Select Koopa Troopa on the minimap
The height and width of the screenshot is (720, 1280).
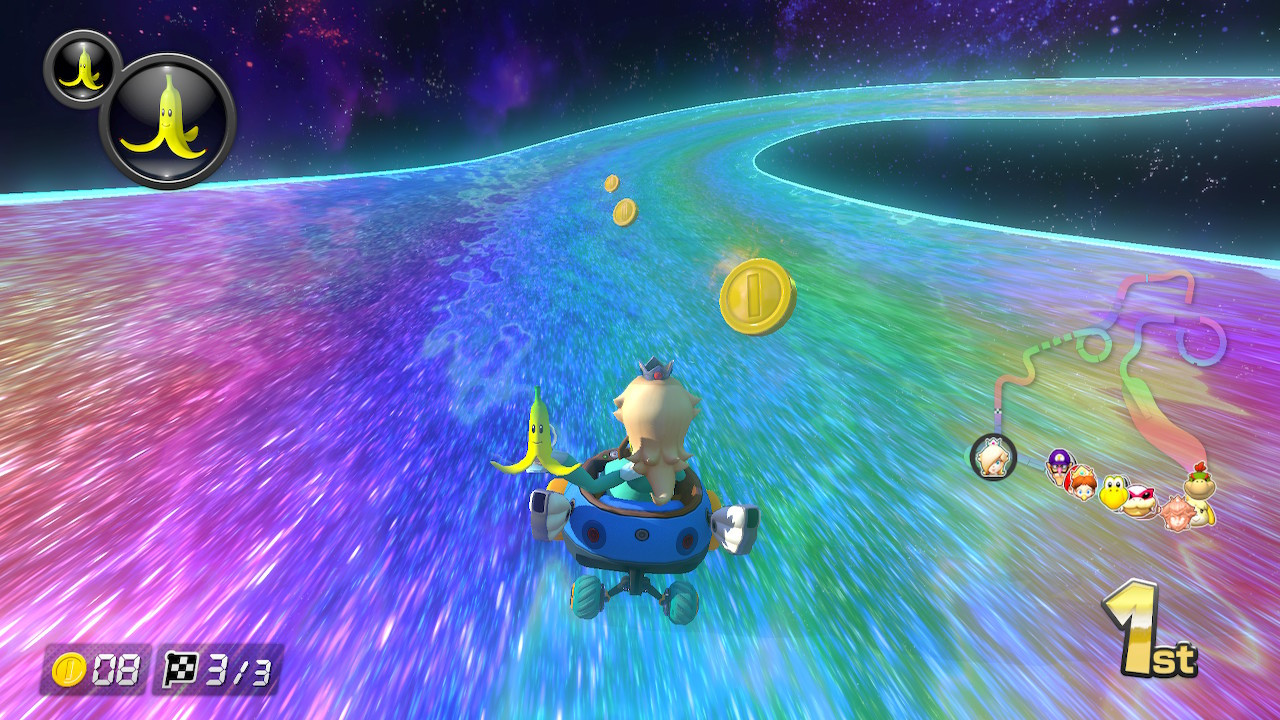click(x=1112, y=491)
